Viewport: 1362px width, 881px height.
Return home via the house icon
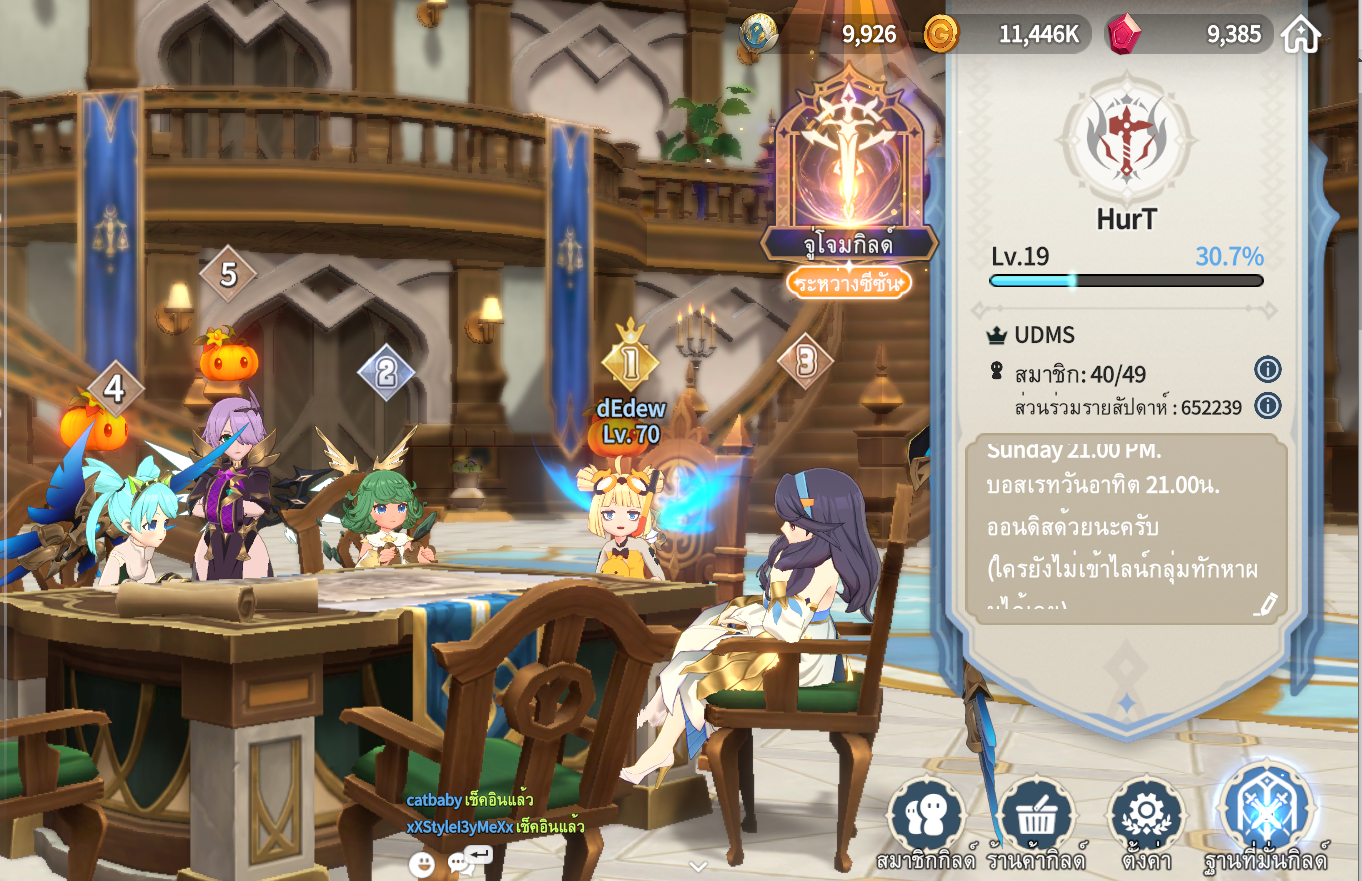tap(1300, 35)
